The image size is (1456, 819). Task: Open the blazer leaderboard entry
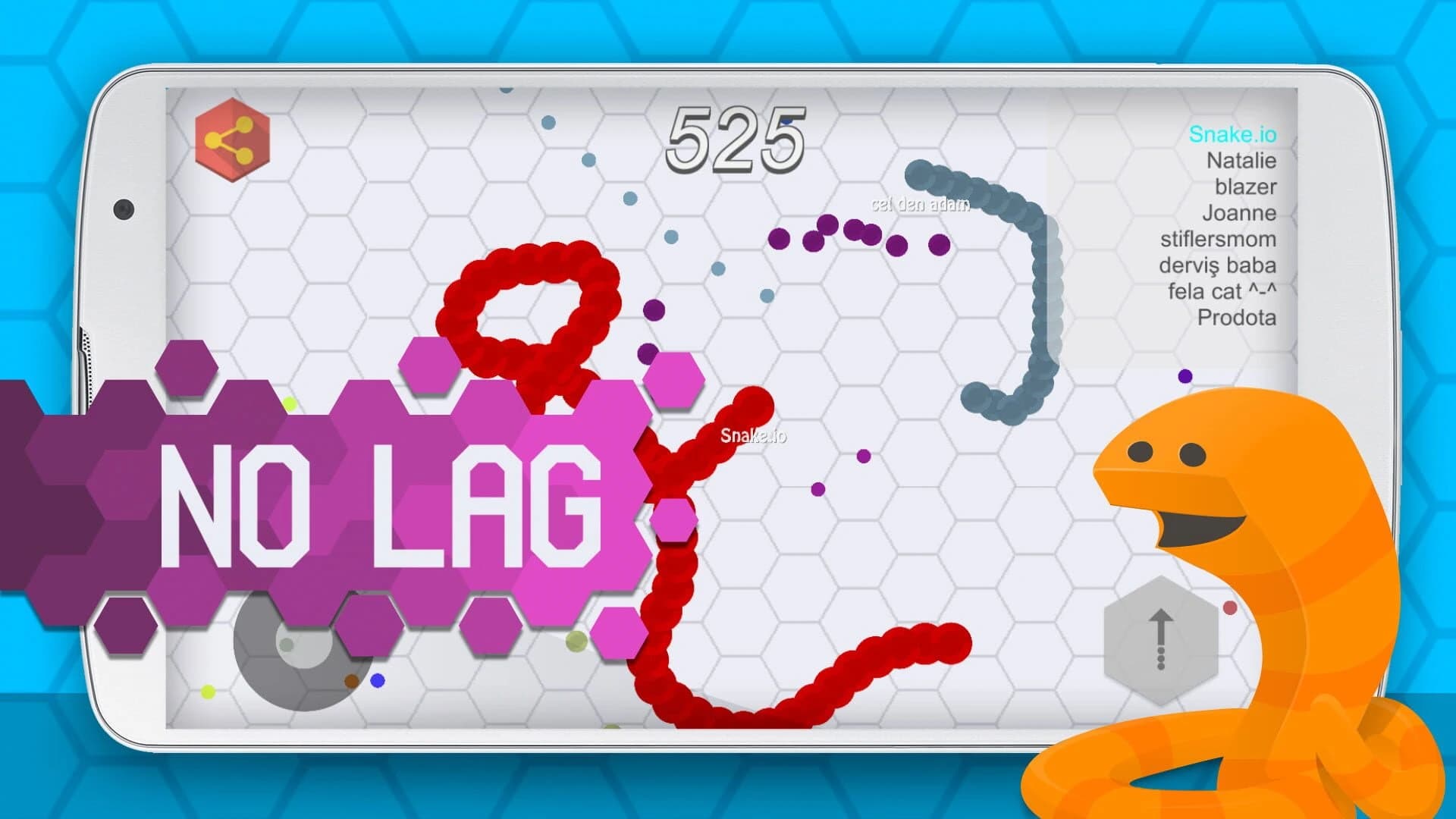[x=1247, y=187]
